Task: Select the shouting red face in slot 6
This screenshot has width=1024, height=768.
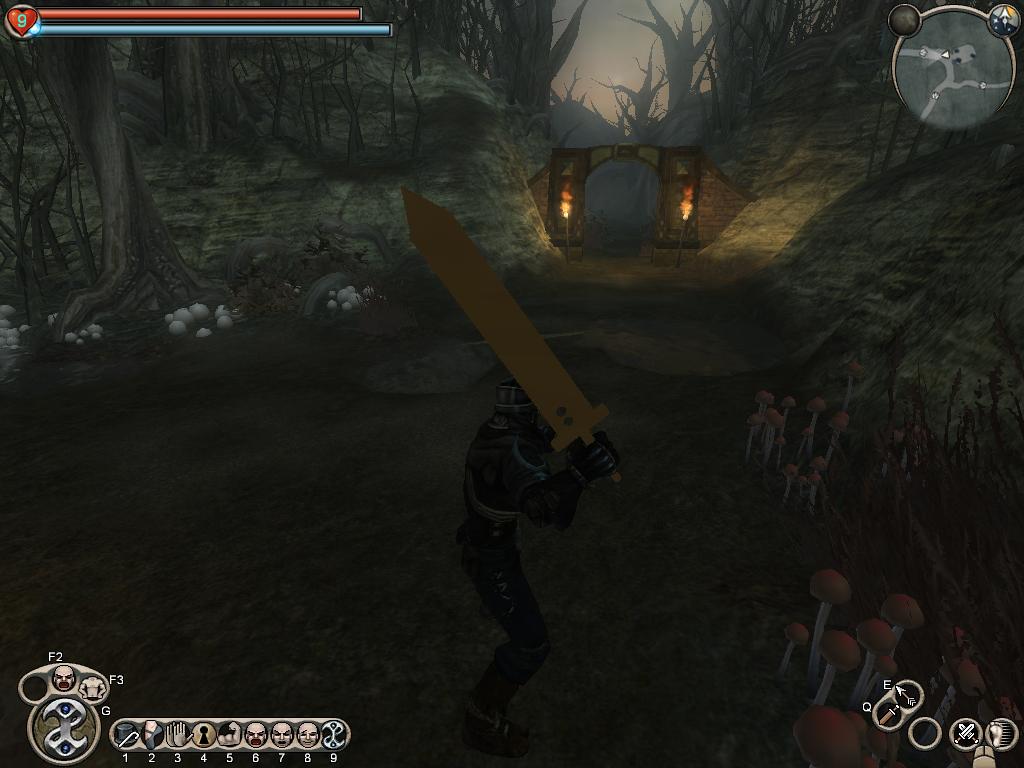Action: (256, 737)
